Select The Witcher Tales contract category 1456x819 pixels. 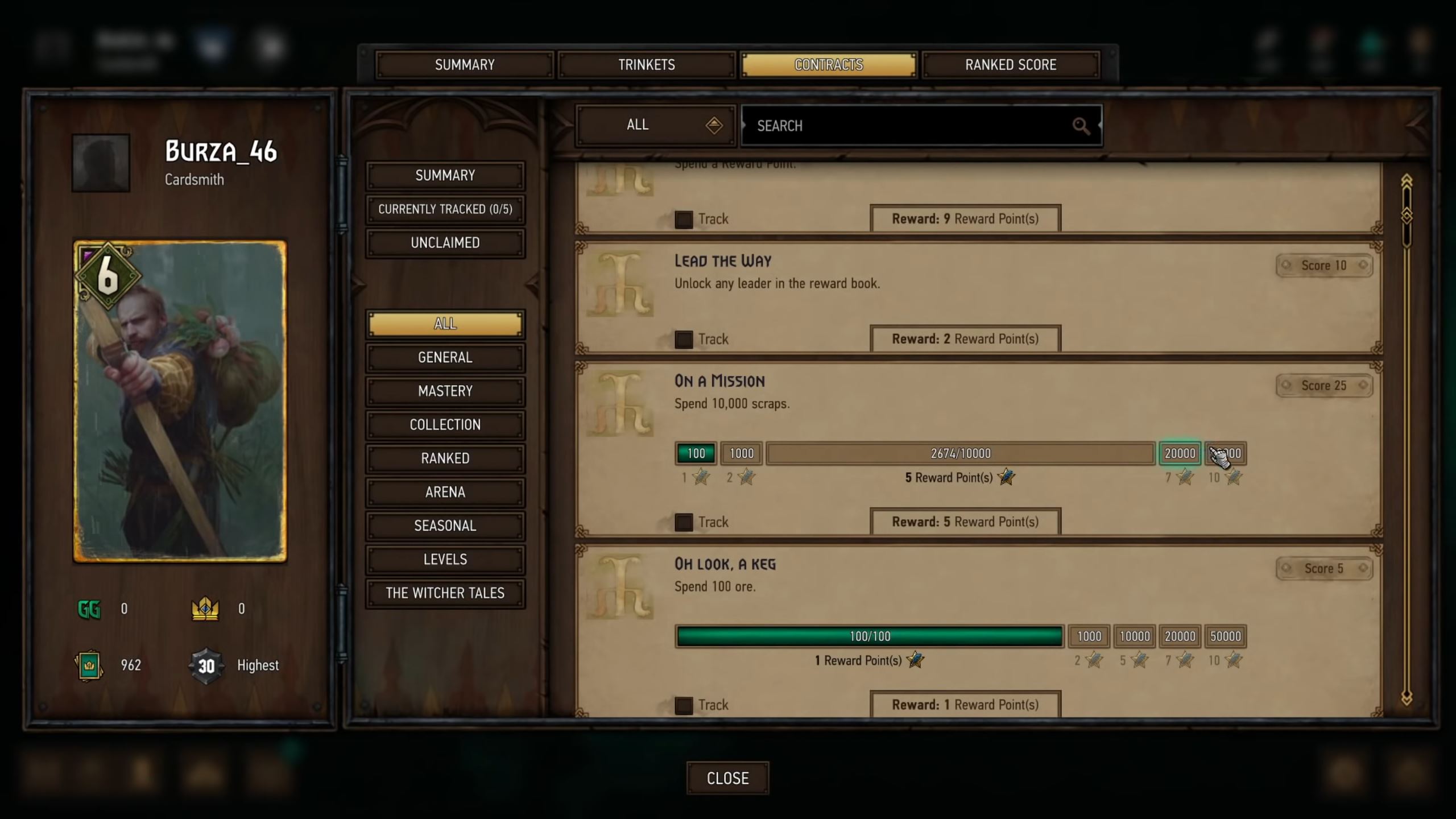coord(445,593)
